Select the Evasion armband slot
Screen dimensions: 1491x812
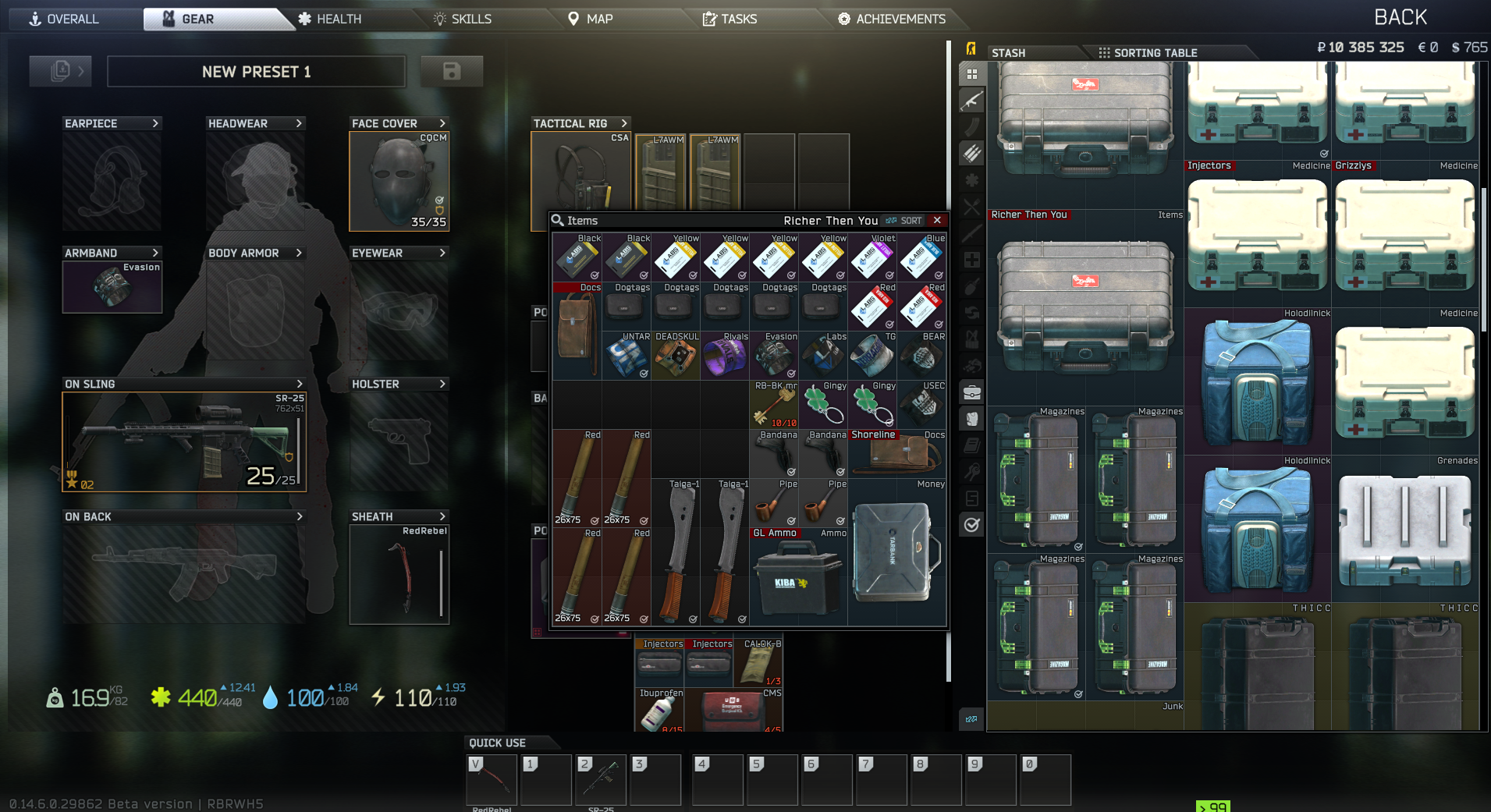click(112, 286)
